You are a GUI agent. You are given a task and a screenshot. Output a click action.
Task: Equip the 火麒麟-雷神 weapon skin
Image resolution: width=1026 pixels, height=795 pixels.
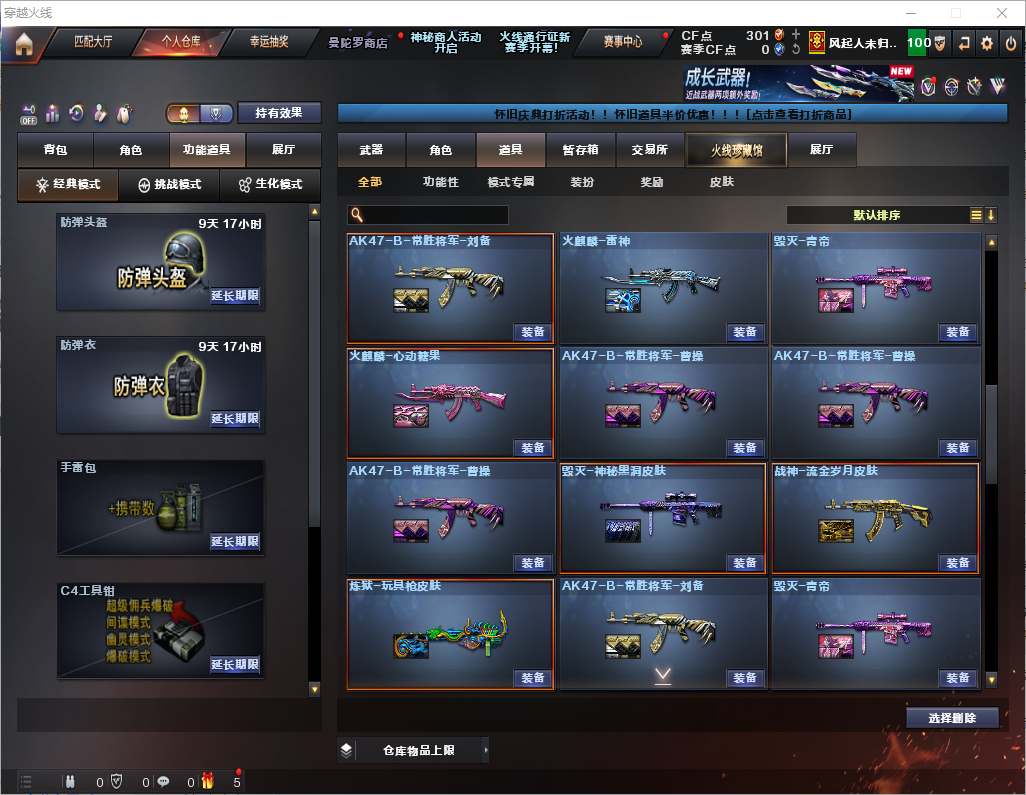[x=745, y=332]
